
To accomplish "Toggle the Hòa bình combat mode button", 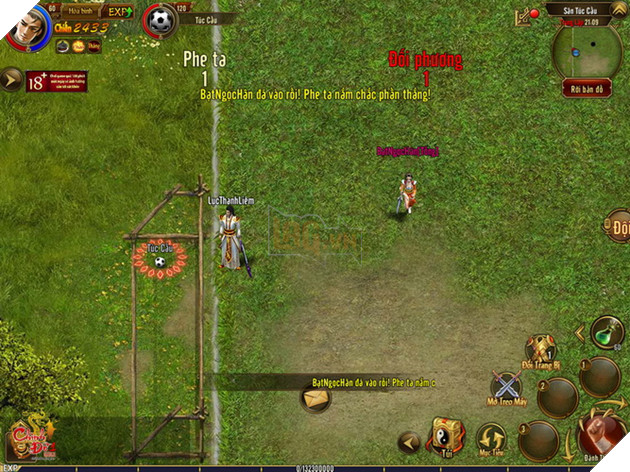I will (79, 10).
